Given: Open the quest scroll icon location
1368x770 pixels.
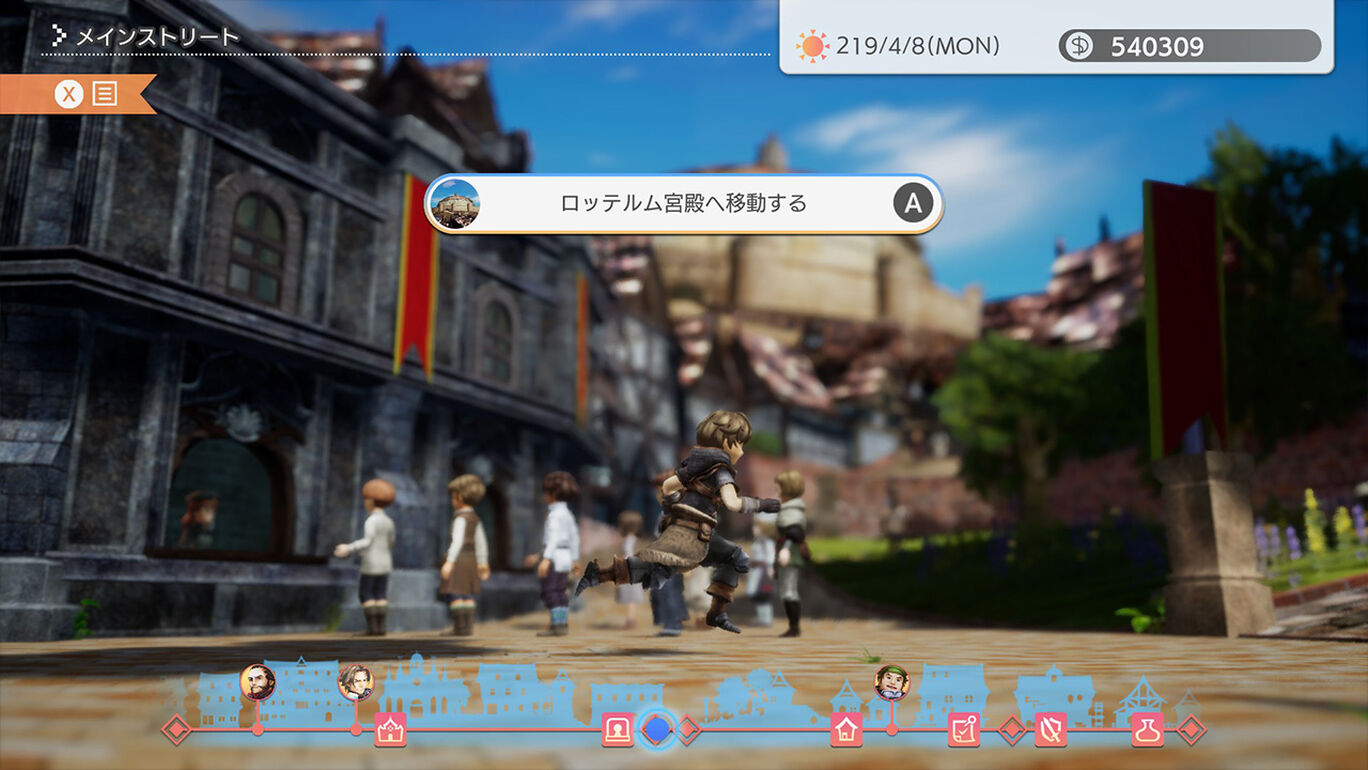Looking at the screenshot, I should [x=963, y=730].
